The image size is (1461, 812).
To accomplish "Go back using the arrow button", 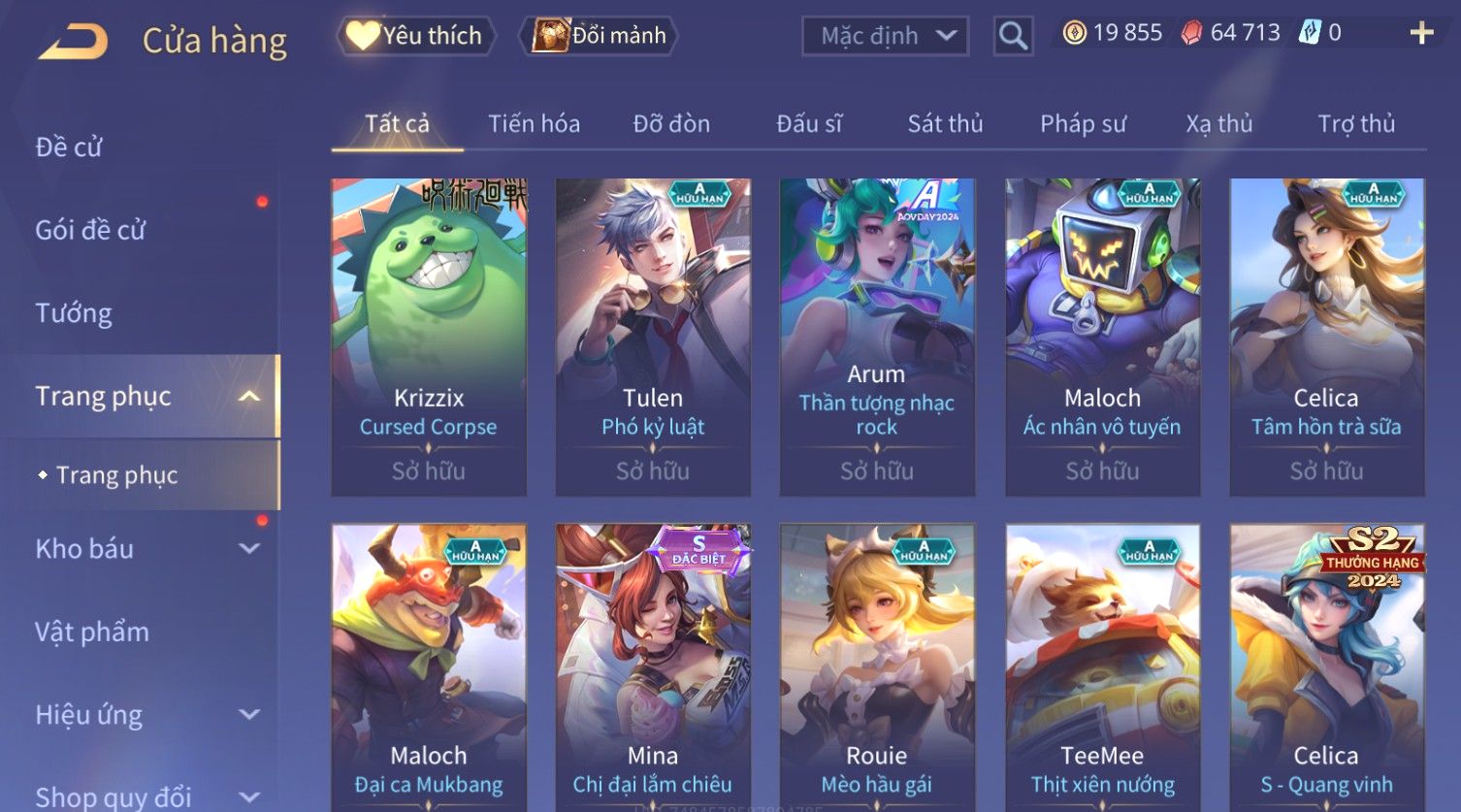I will pyautogui.click(x=73, y=42).
